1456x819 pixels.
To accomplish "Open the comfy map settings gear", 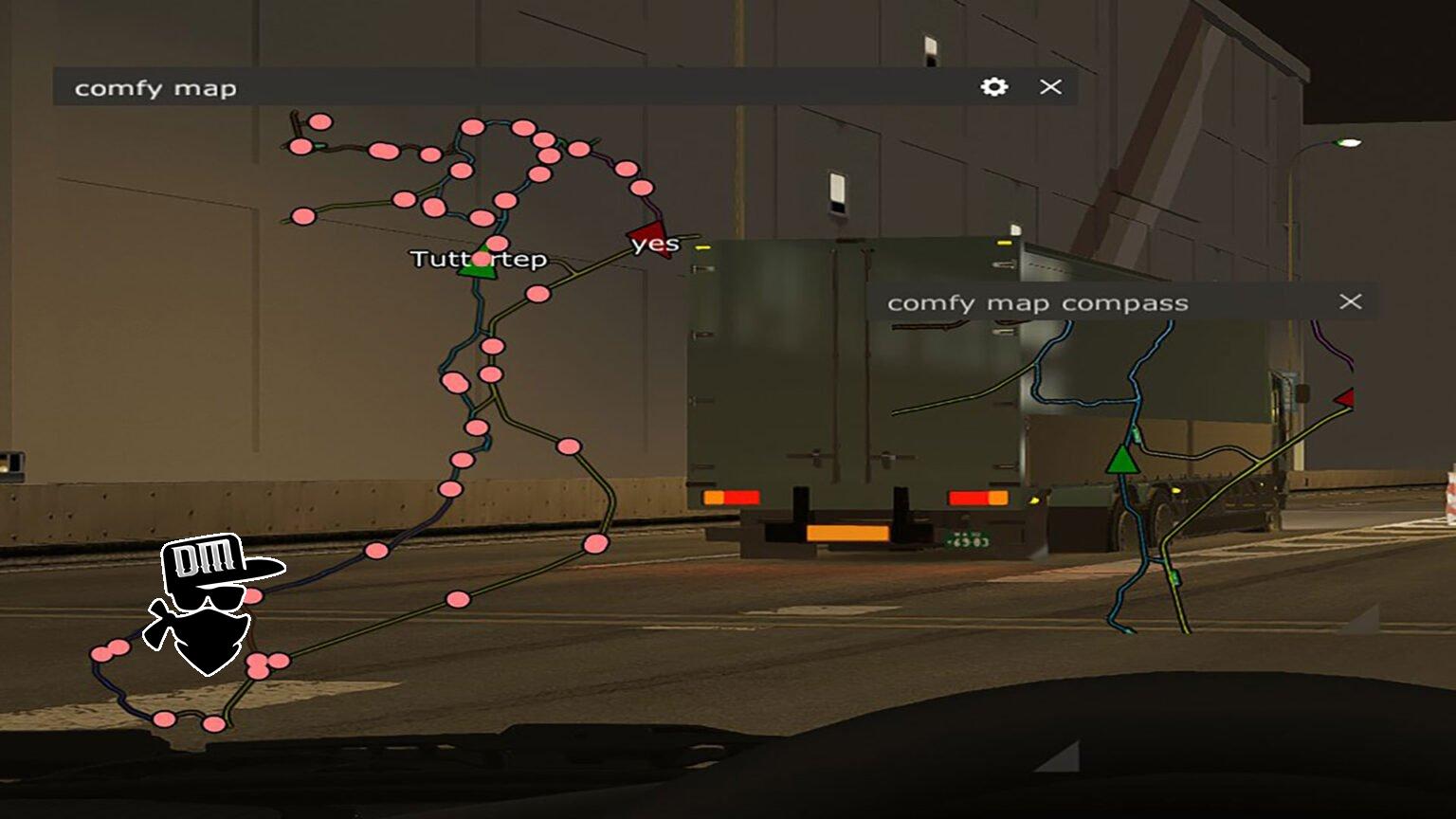I will tap(993, 87).
